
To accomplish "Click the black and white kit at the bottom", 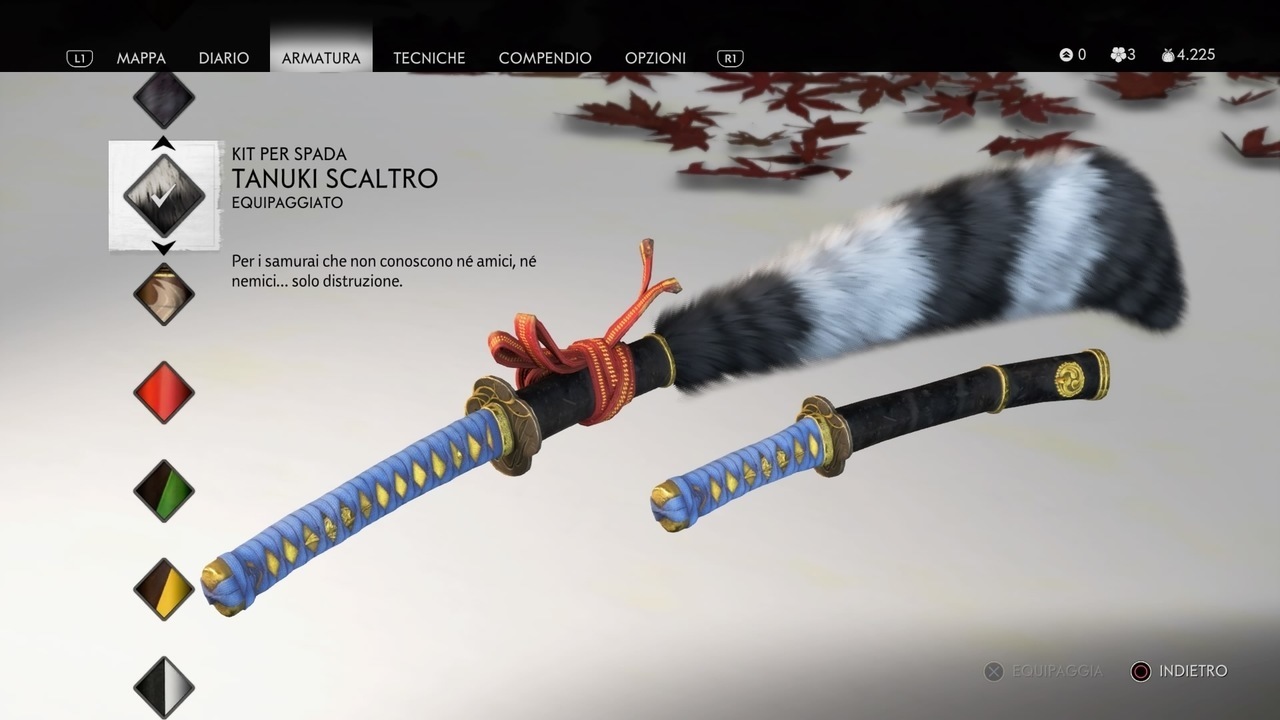I will (x=163, y=687).
